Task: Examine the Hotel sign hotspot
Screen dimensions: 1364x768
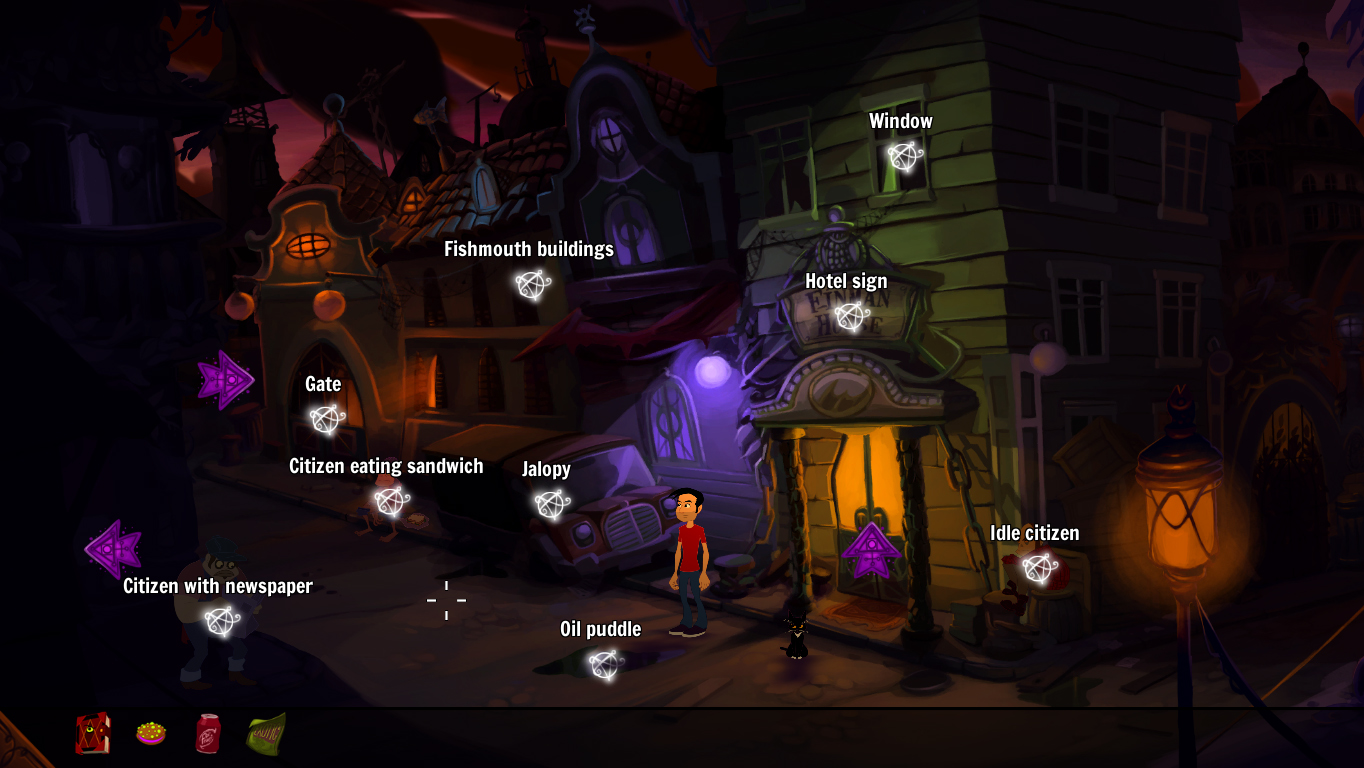Action: [x=850, y=317]
